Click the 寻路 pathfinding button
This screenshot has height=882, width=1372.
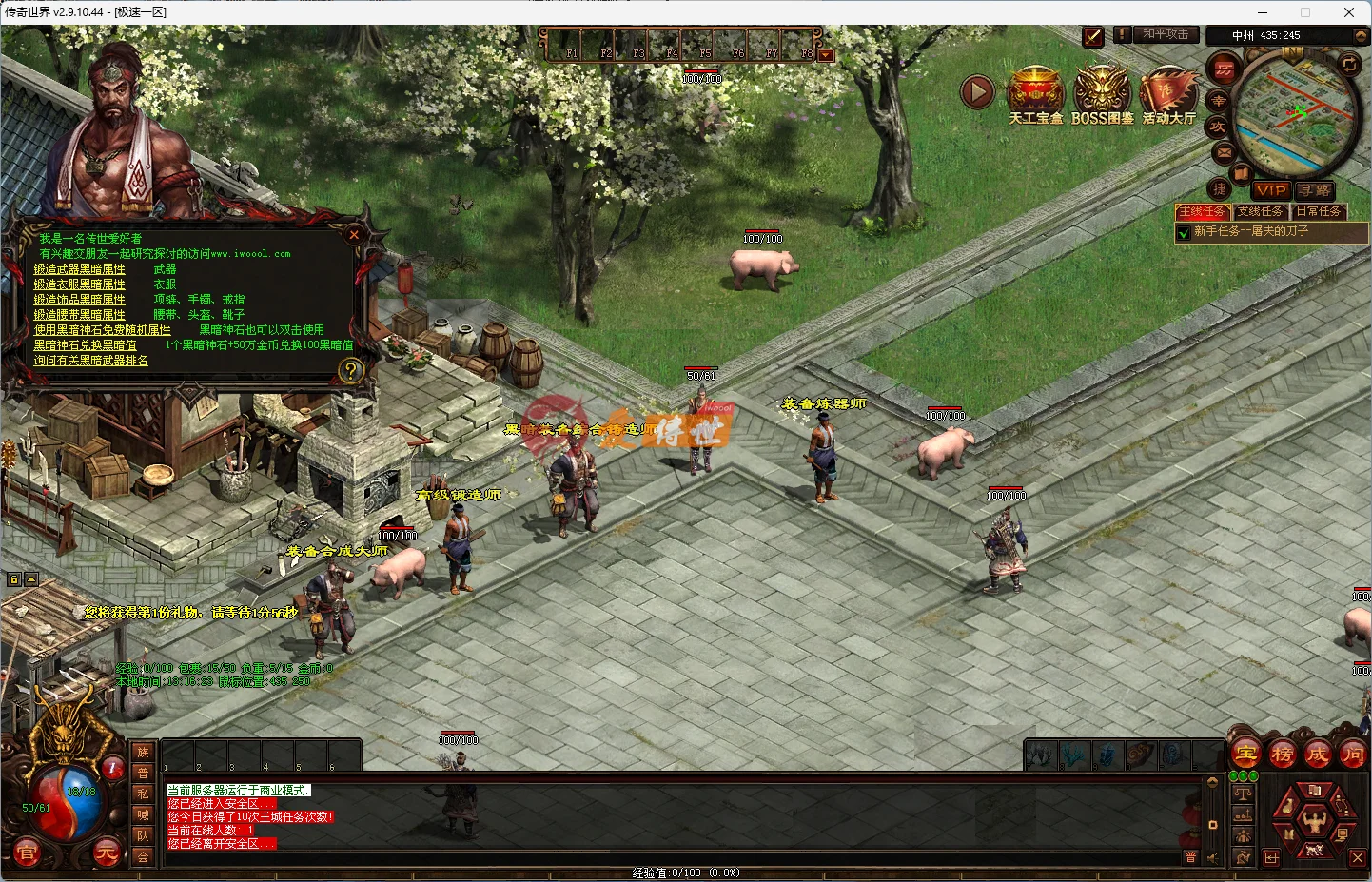(x=1316, y=191)
